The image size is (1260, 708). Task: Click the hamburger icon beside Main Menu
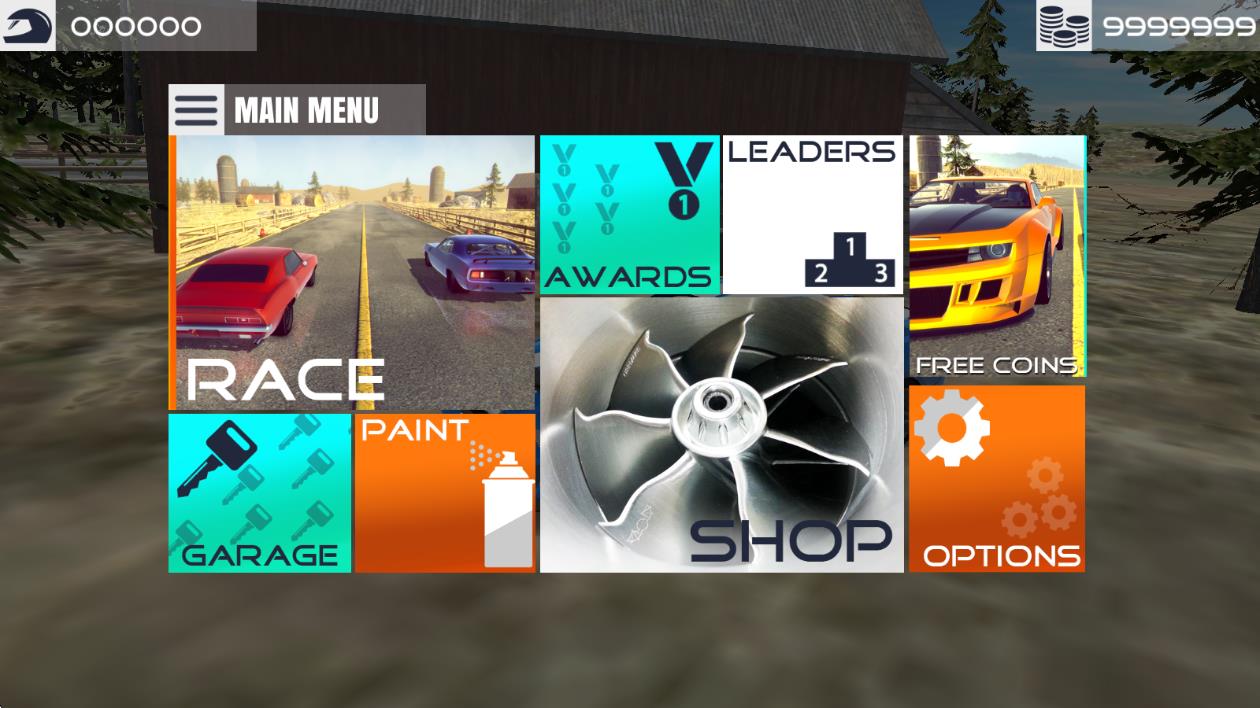[196, 110]
